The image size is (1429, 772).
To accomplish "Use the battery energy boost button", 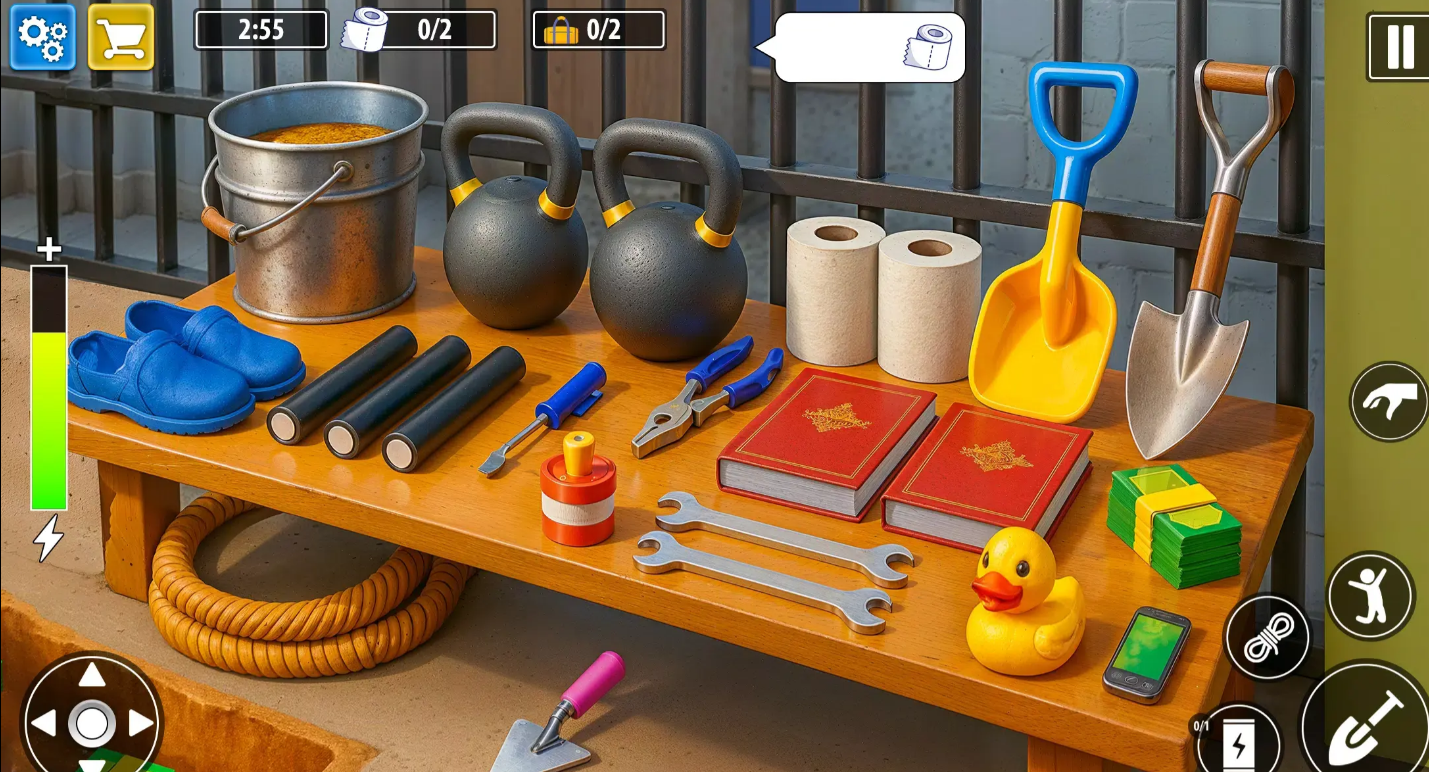I will coord(1238,743).
